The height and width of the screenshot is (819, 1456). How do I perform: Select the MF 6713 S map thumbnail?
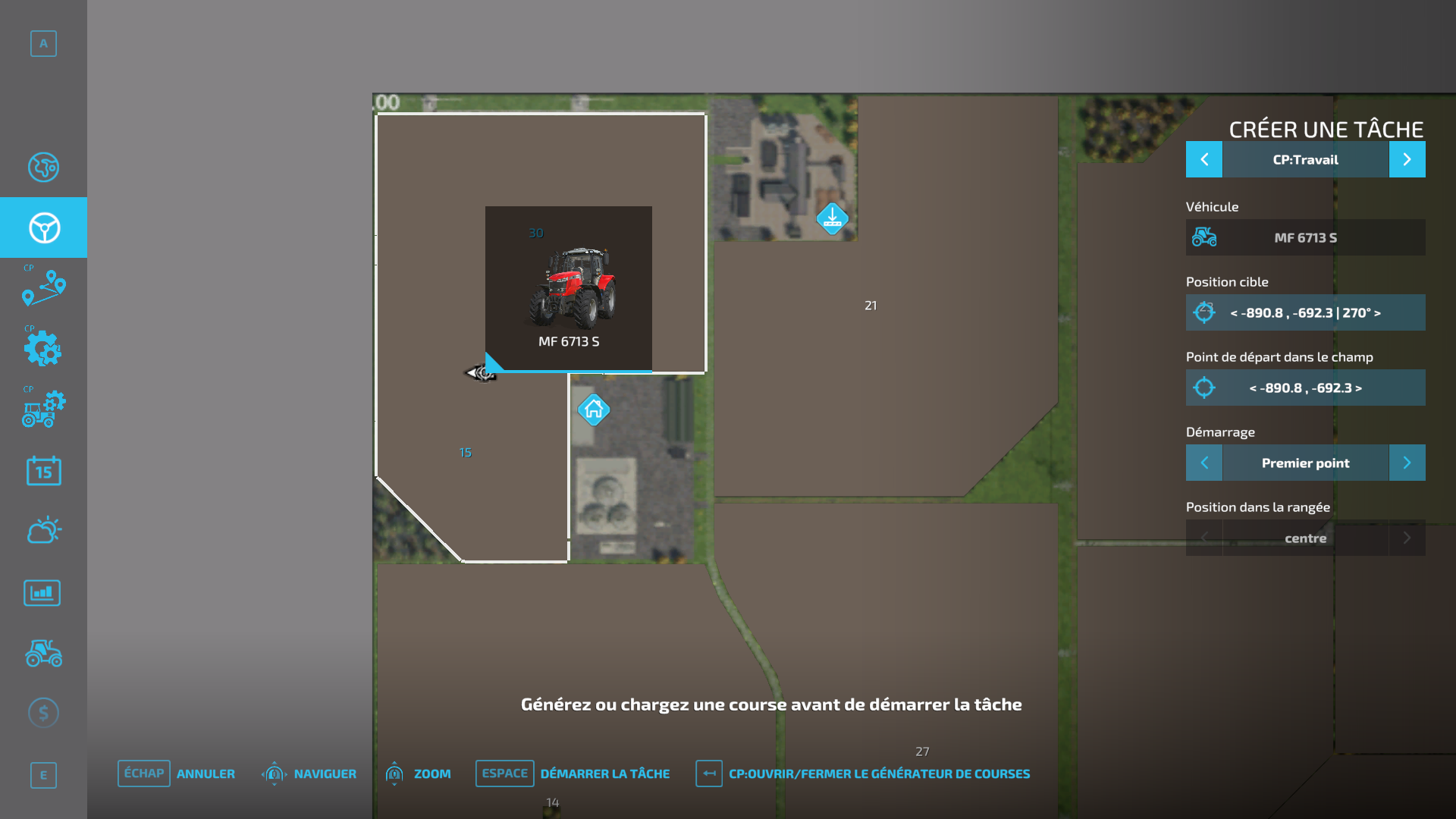pos(569,288)
